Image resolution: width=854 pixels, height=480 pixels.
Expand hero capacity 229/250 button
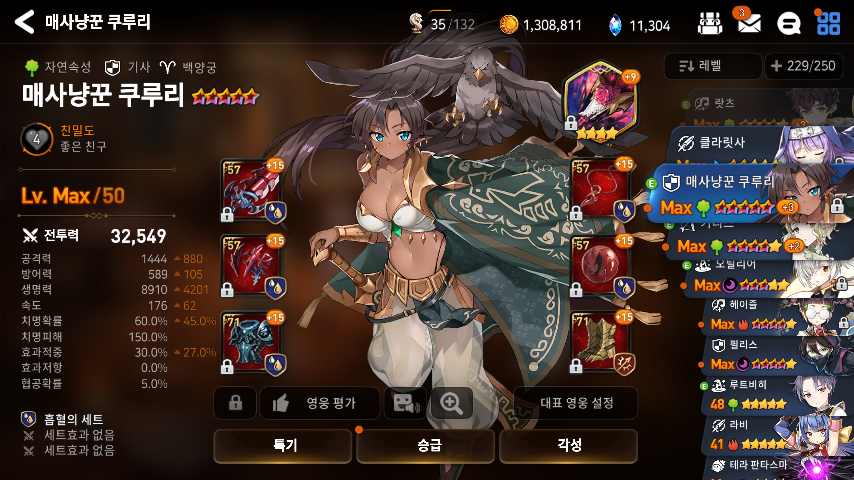point(801,66)
